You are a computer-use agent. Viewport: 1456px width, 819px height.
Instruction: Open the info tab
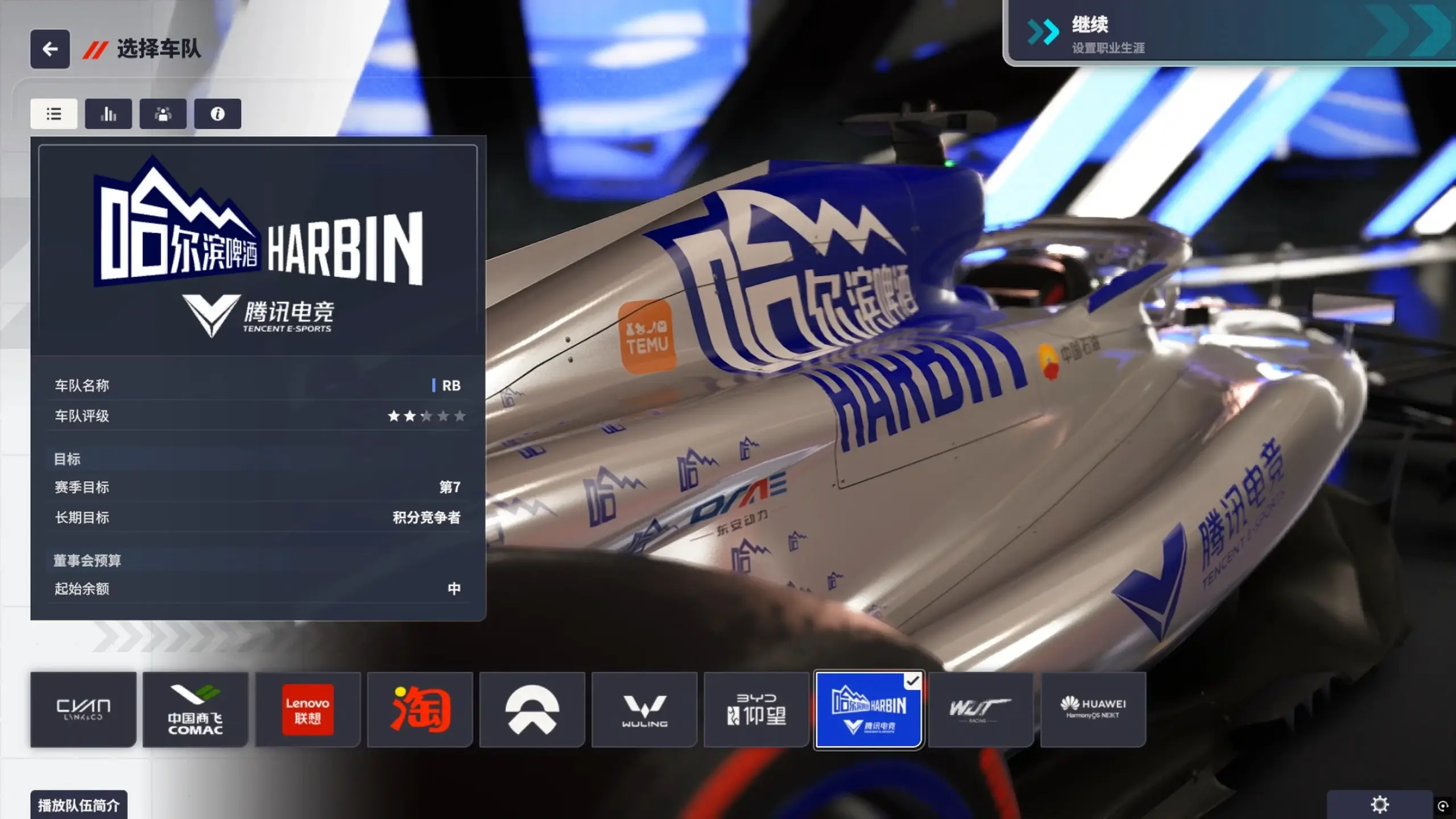pyautogui.click(x=217, y=114)
